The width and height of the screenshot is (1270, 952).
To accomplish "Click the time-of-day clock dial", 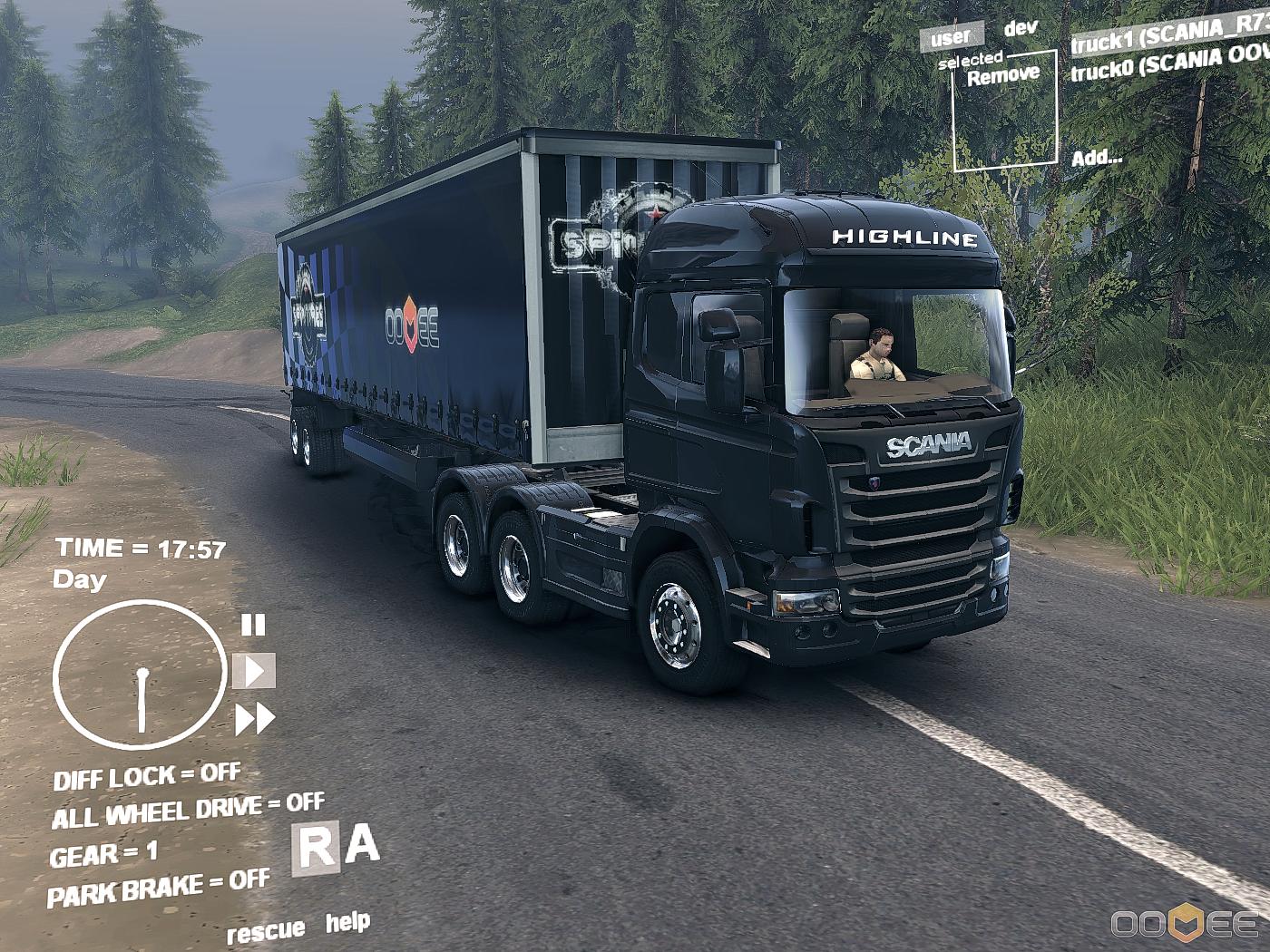I will click(140, 675).
